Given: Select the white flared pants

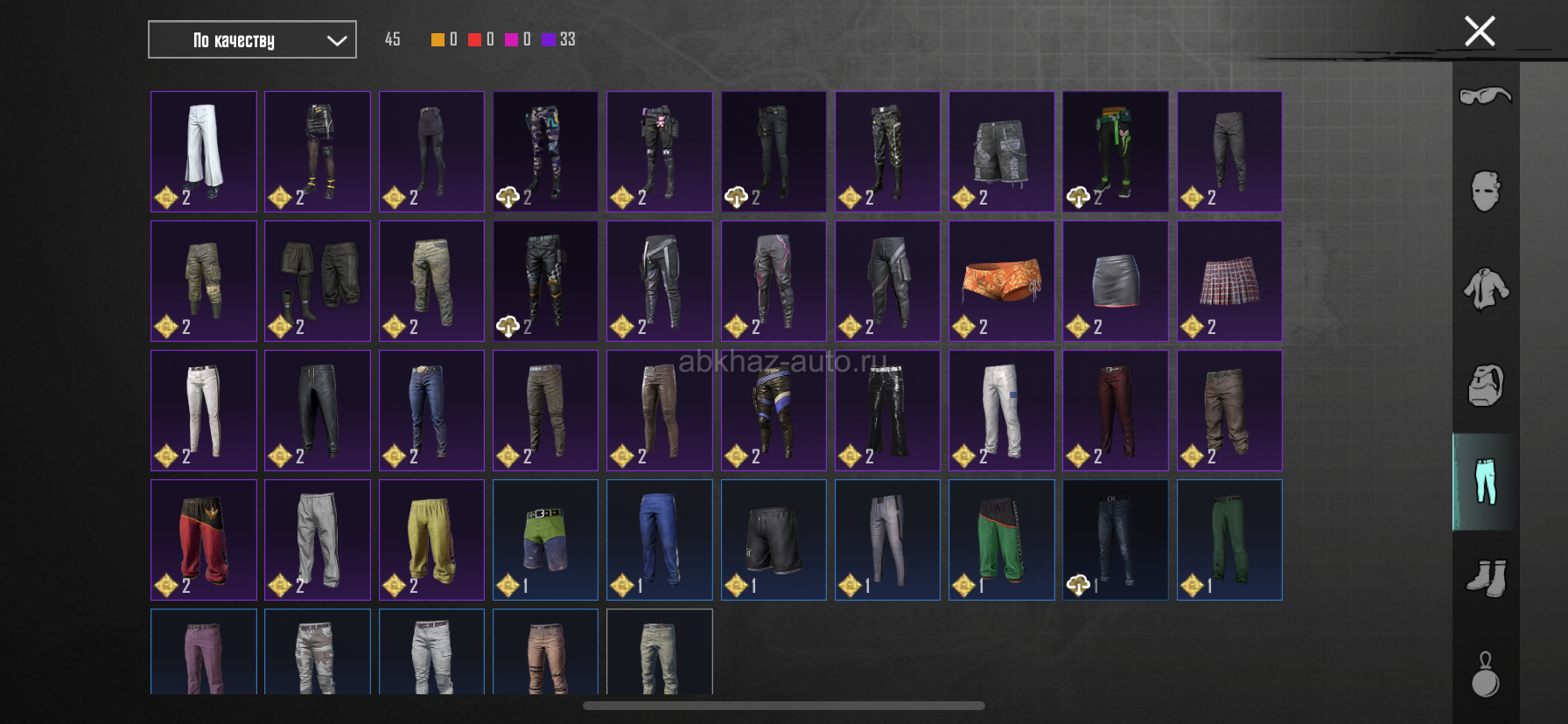Looking at the screenshot, I should [204, 151].
